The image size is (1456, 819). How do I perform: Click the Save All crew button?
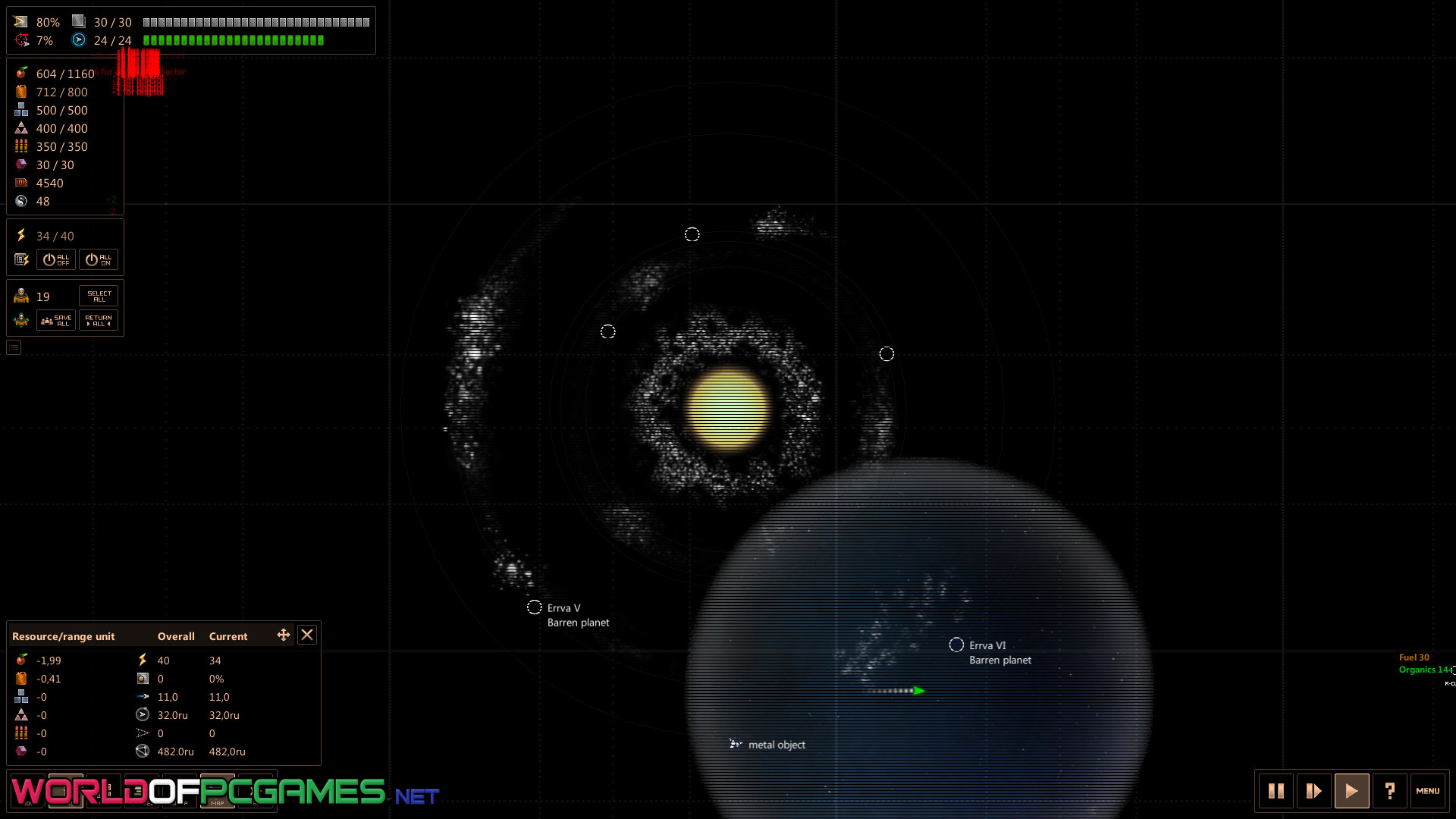pyautogui.click(x=56, y=321)
